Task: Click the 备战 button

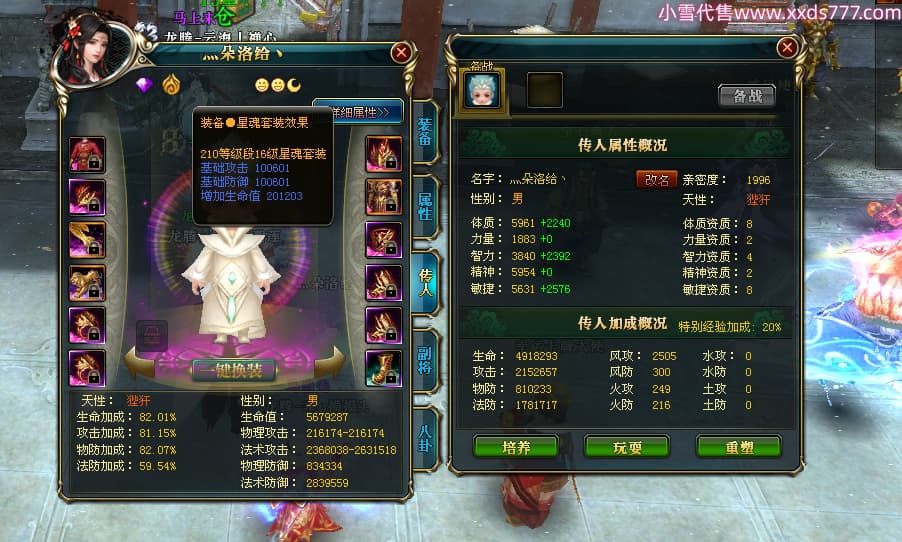Action: pyautogui.click(x=747, y=96)
